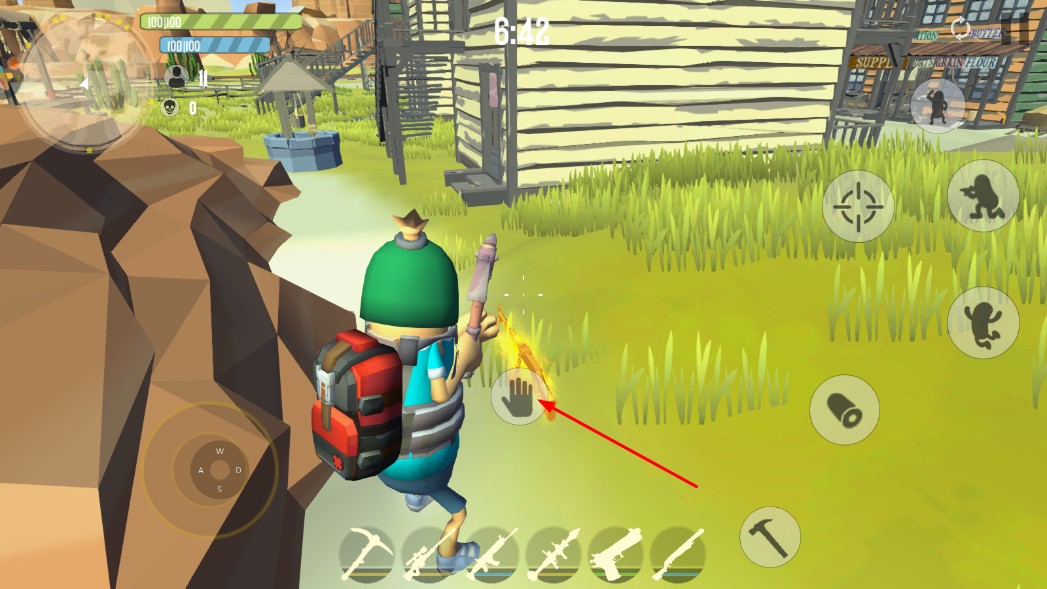Pause the game
Image resolution: width=1047 pixels, height=589 pixels.
tap(1014, 29)
